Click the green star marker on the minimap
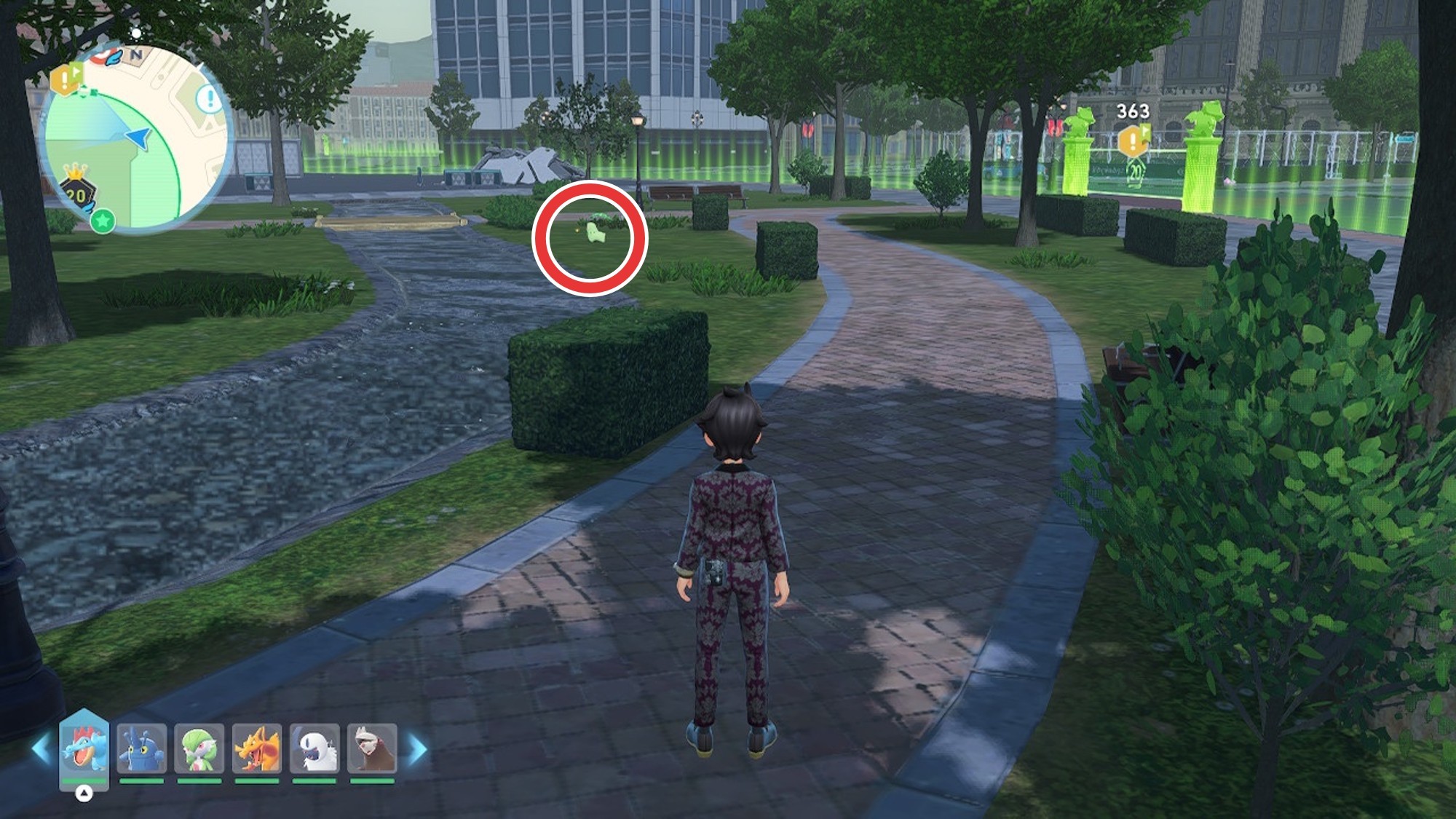 (x=103, y=221)
